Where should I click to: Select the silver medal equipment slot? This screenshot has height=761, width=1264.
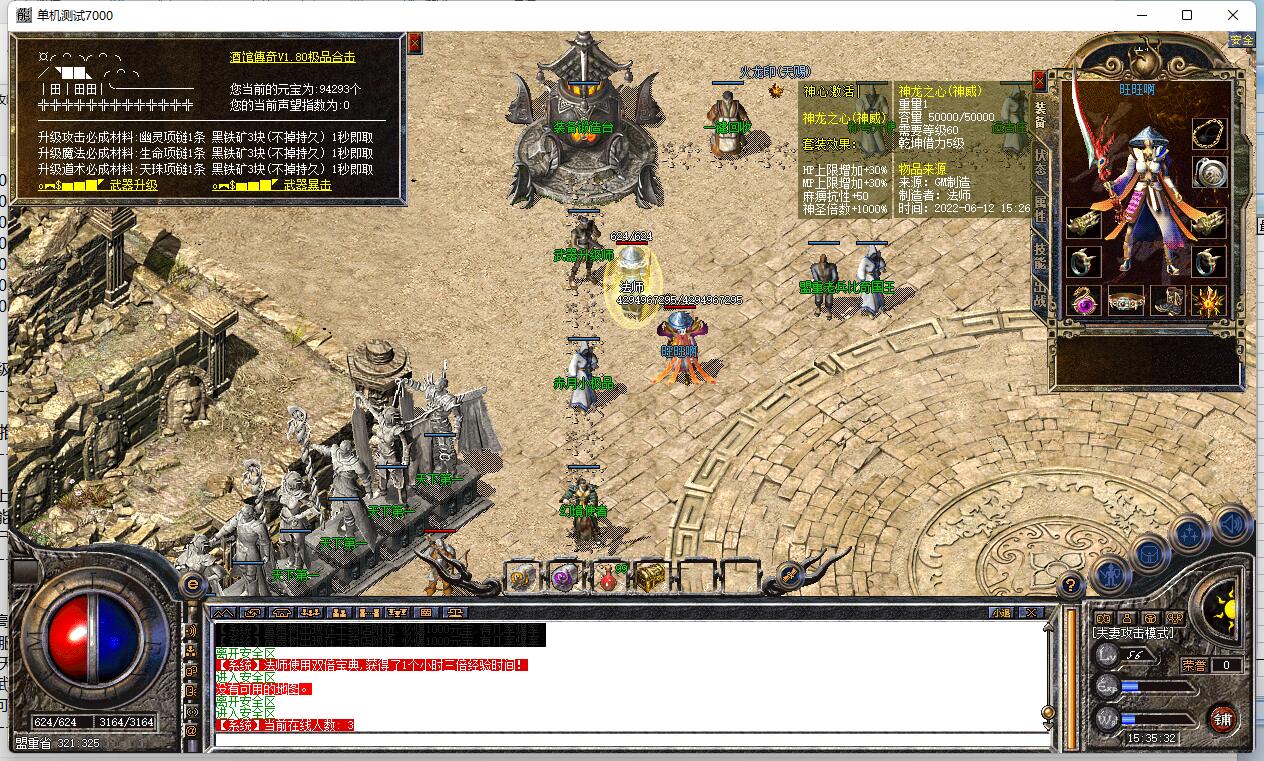coord(1209,172)
